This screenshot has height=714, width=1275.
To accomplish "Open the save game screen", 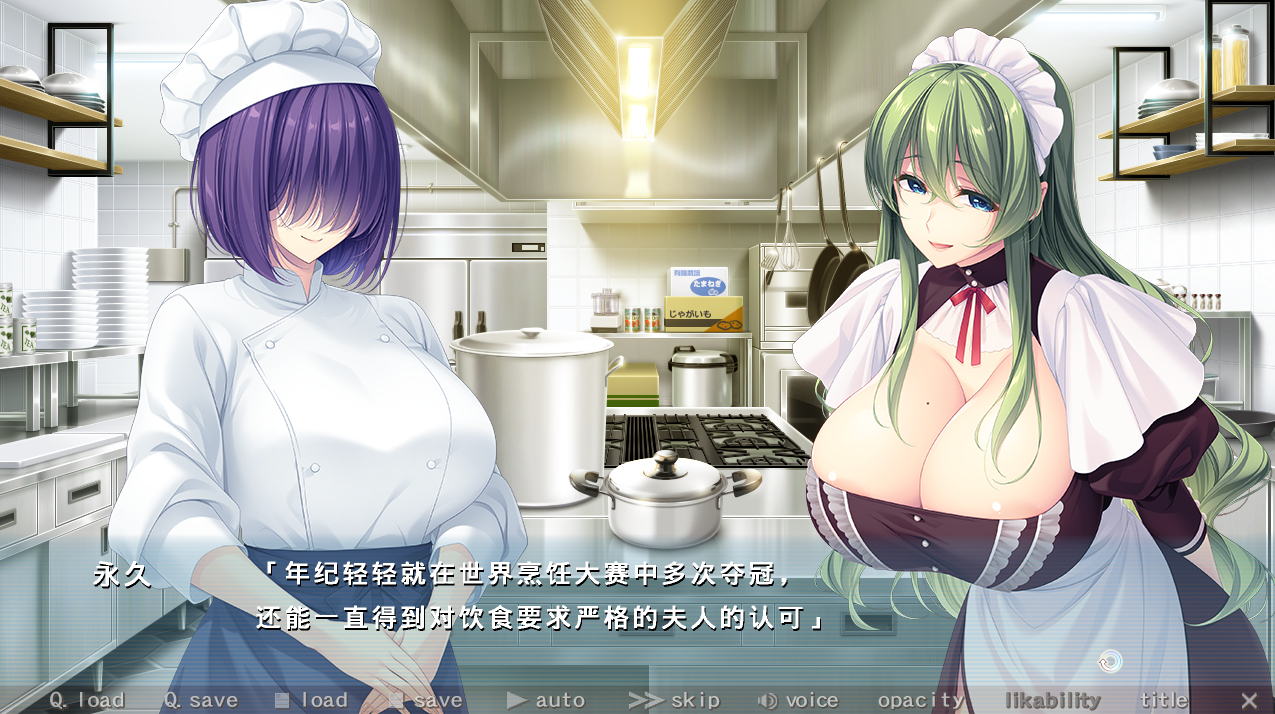I will (426, 700).
